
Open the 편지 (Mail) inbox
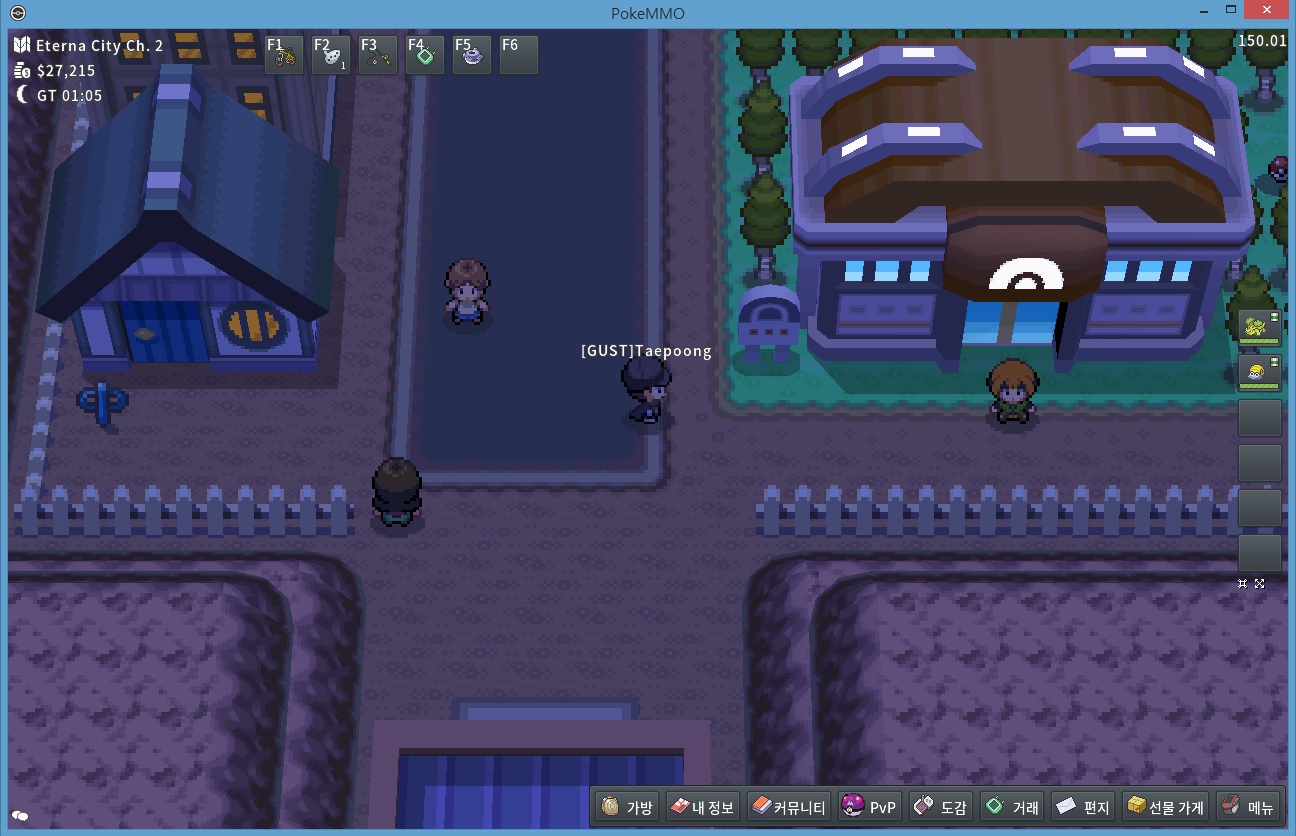[x=1084, y=807]
